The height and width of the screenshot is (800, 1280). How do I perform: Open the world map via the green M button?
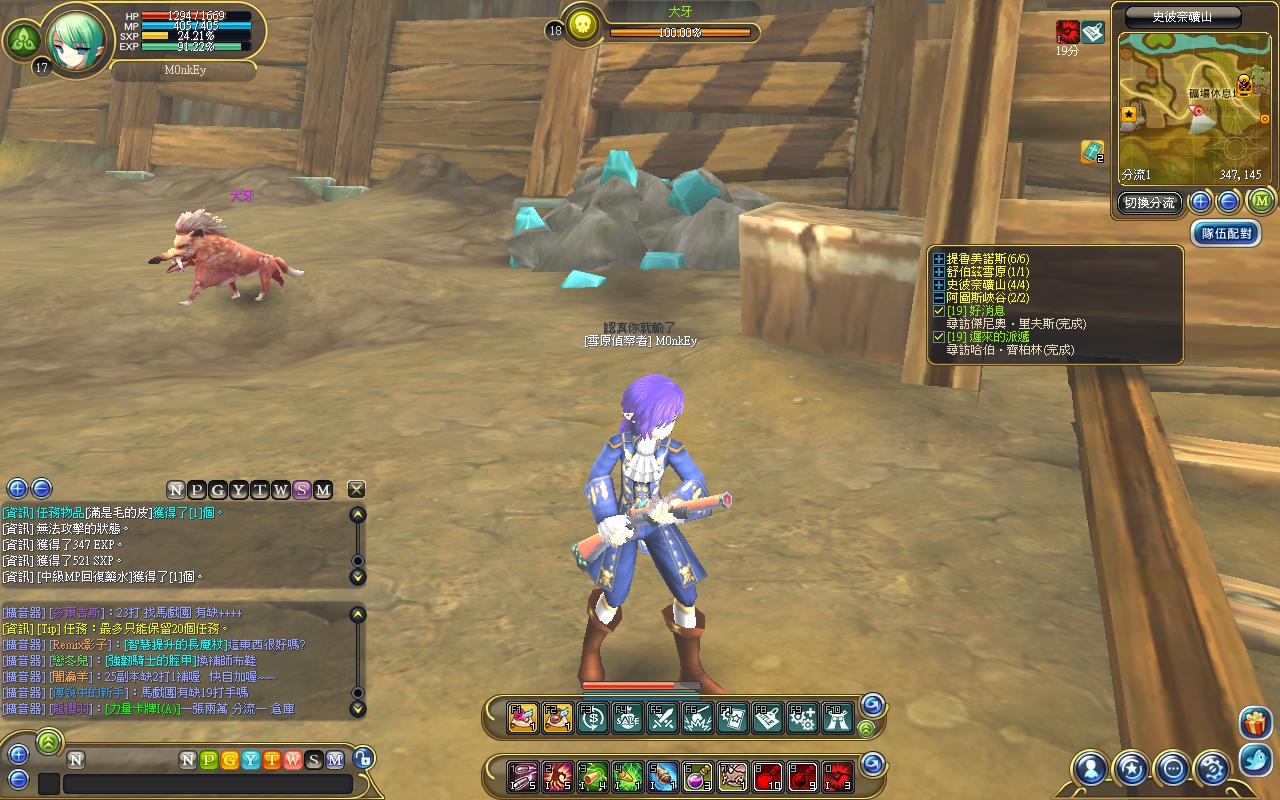1259,202
